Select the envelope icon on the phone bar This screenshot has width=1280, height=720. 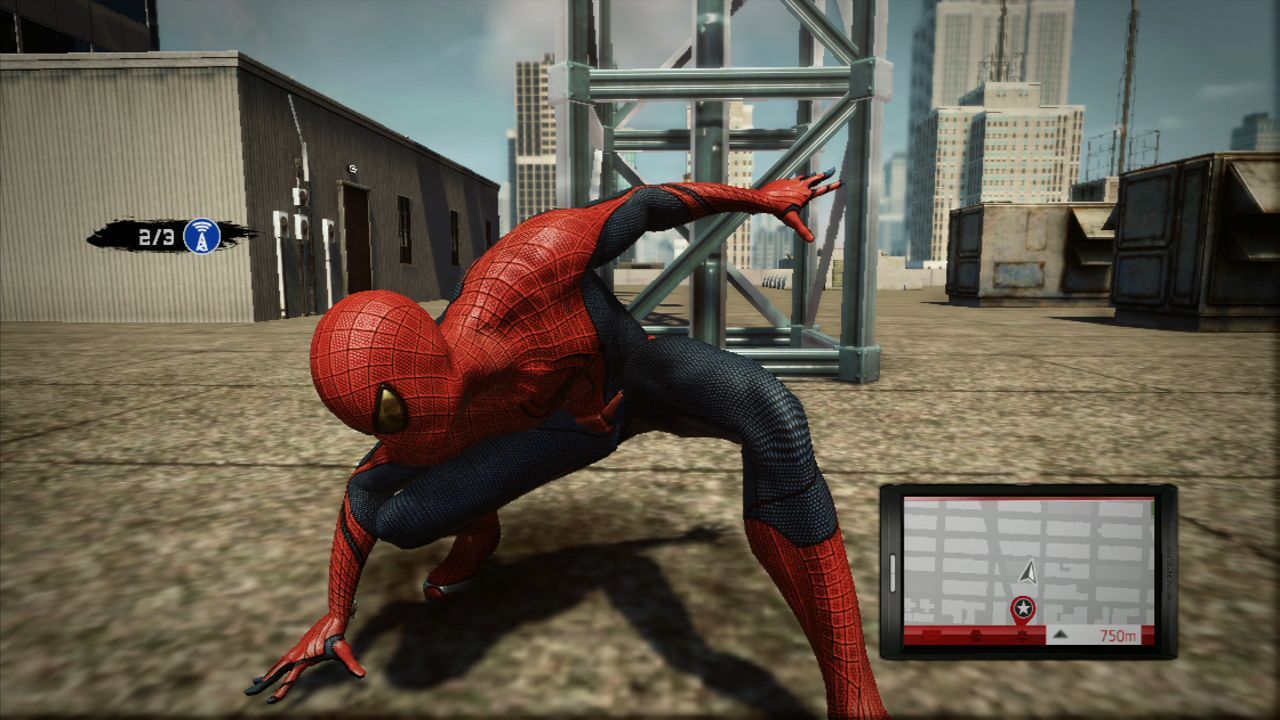tap(930, 635)
